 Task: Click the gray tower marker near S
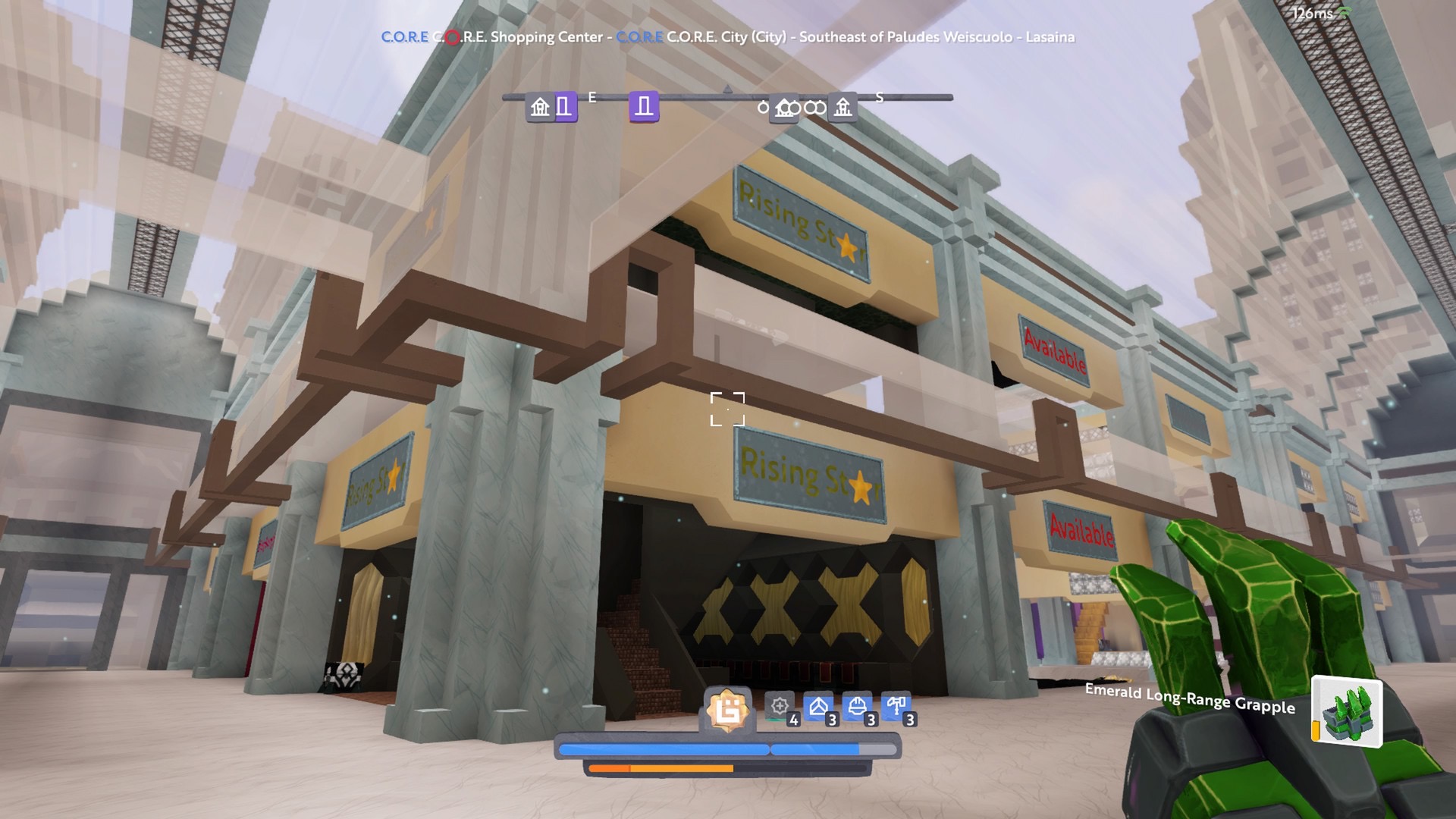point(843,107)
